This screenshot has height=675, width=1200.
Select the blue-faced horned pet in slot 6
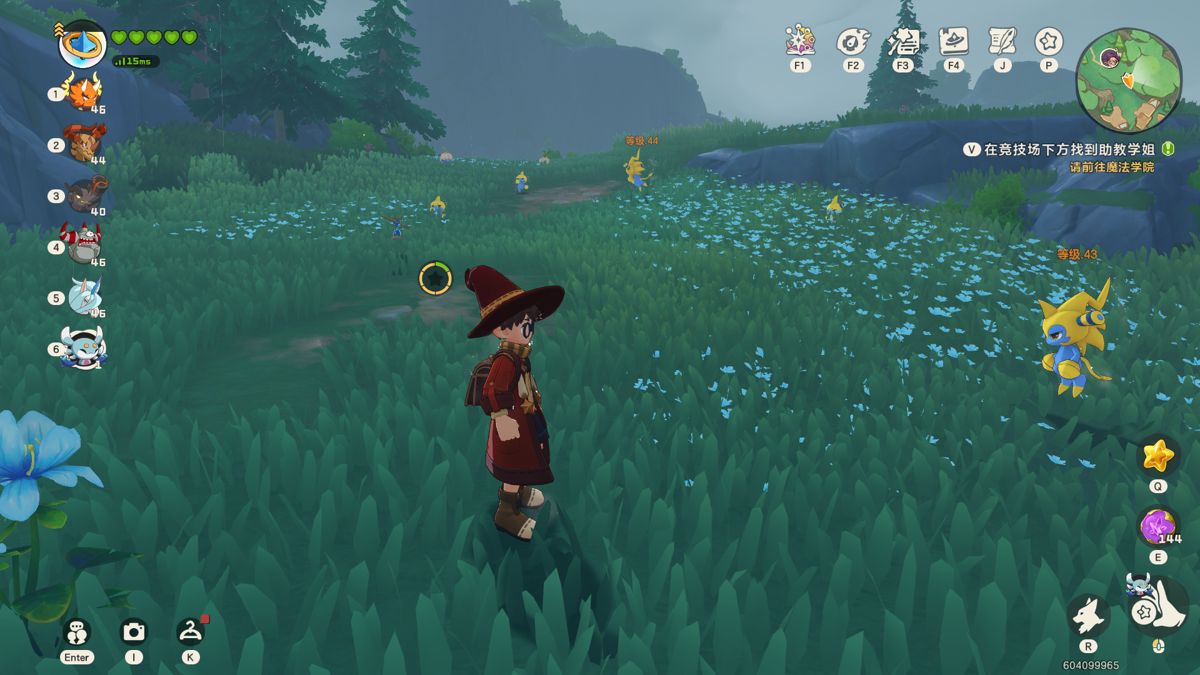pyautogui.click(x=82, y=348)
